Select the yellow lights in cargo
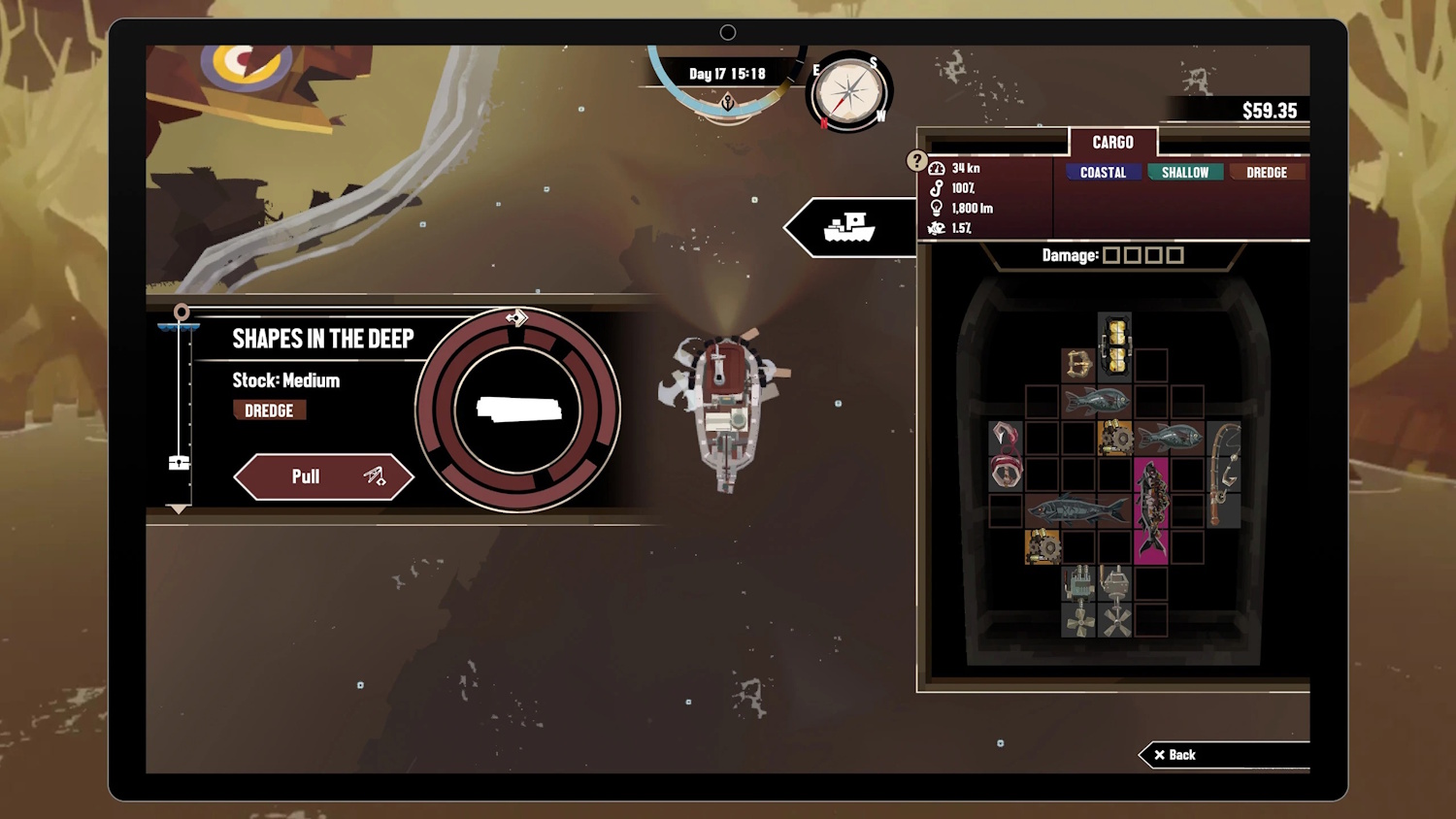 1115,346
